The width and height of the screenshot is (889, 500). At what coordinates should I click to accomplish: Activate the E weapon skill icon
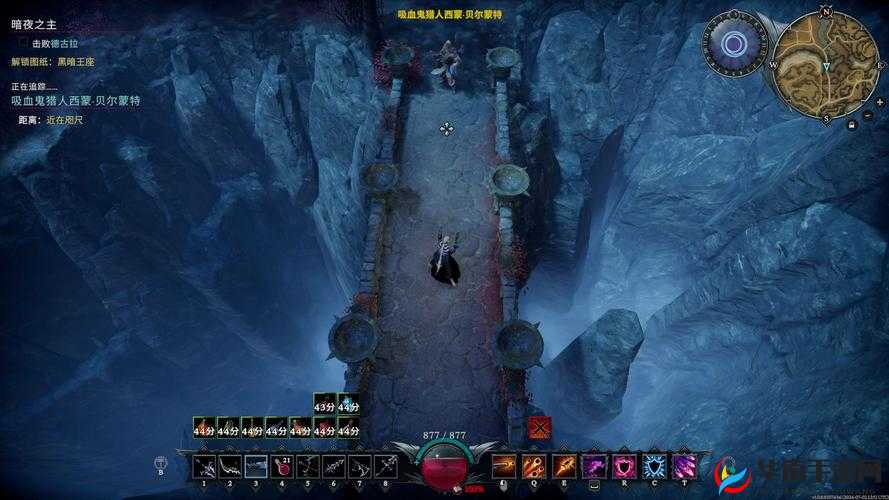tap(565, 466)
